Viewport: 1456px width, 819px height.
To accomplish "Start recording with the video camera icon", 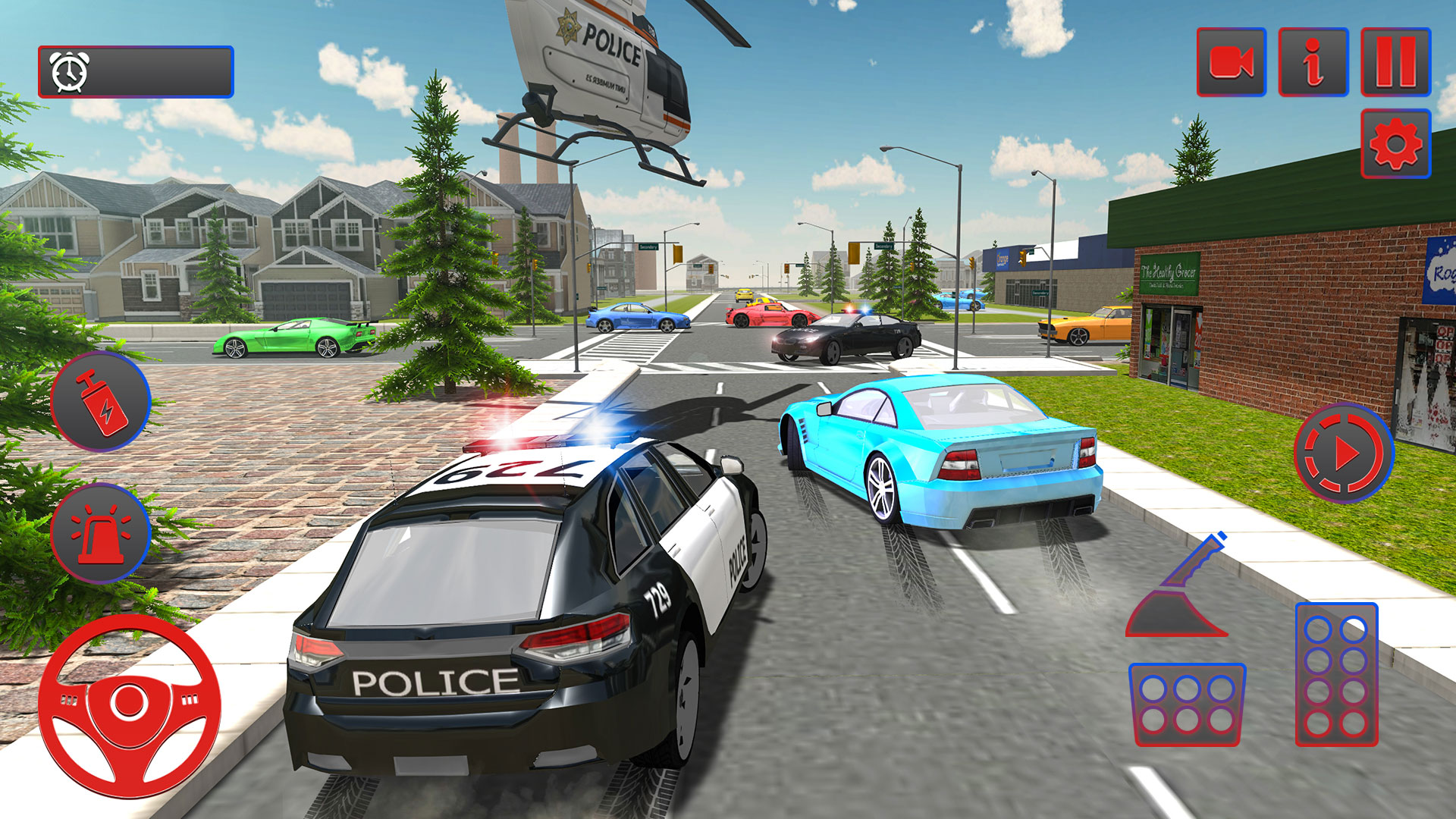I will (1232, 63).
